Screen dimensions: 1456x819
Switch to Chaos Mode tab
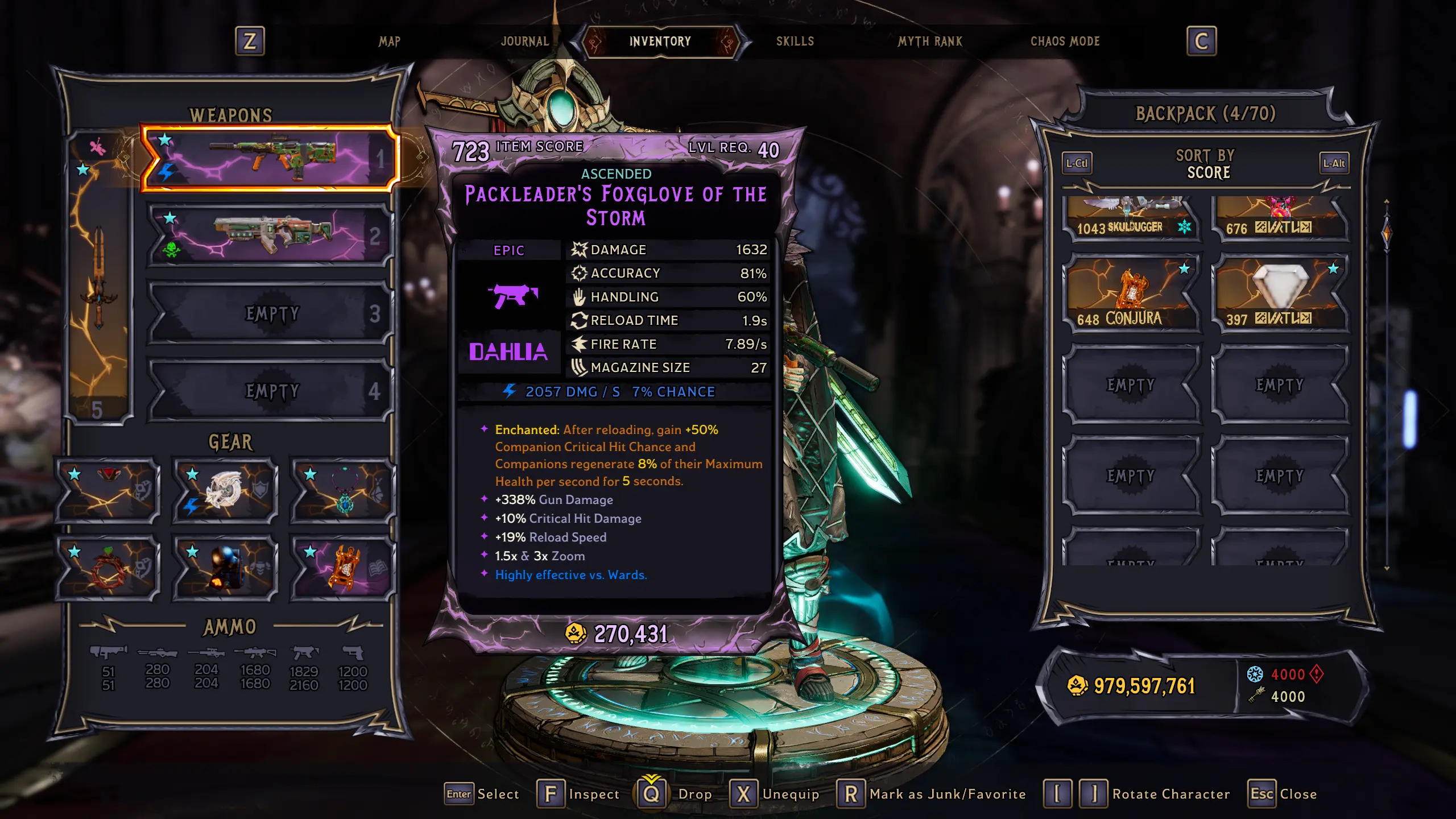(x=1065, y=42)
